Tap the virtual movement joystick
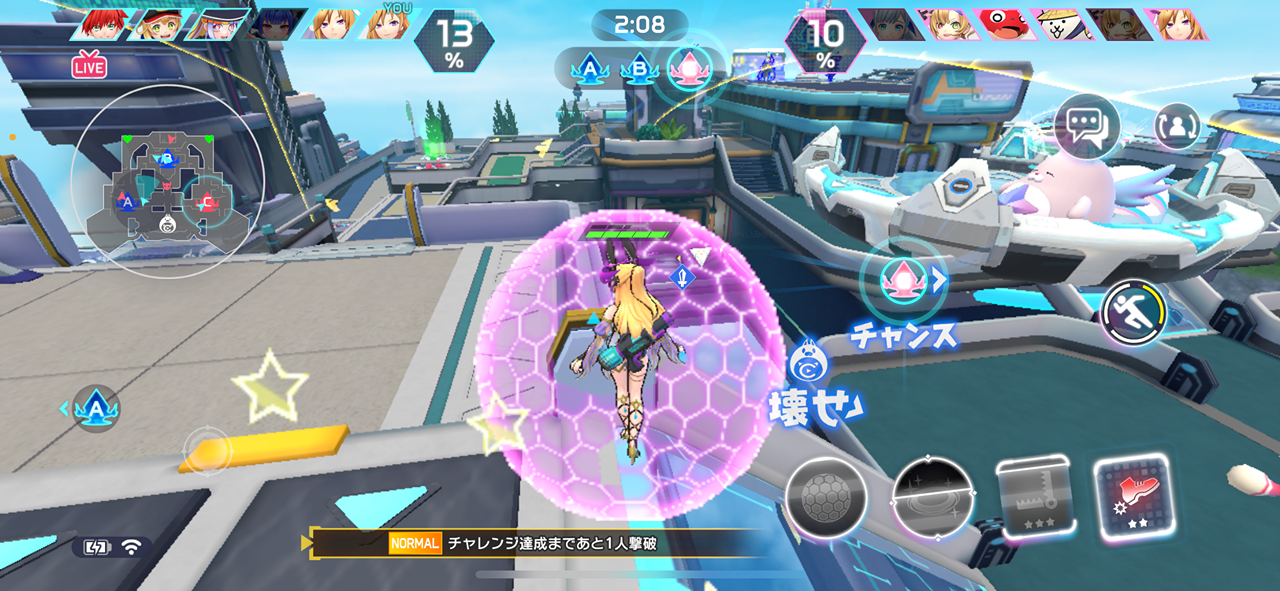The width and height of the screenshot is (1280, 591). point(206,451)
